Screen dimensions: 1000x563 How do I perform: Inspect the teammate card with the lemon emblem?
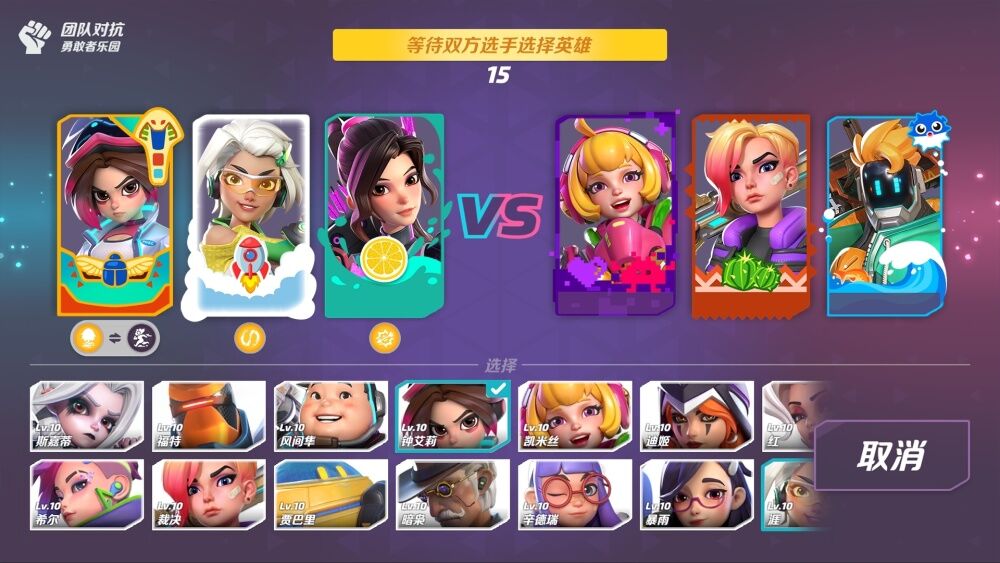[x=384, y=215]
